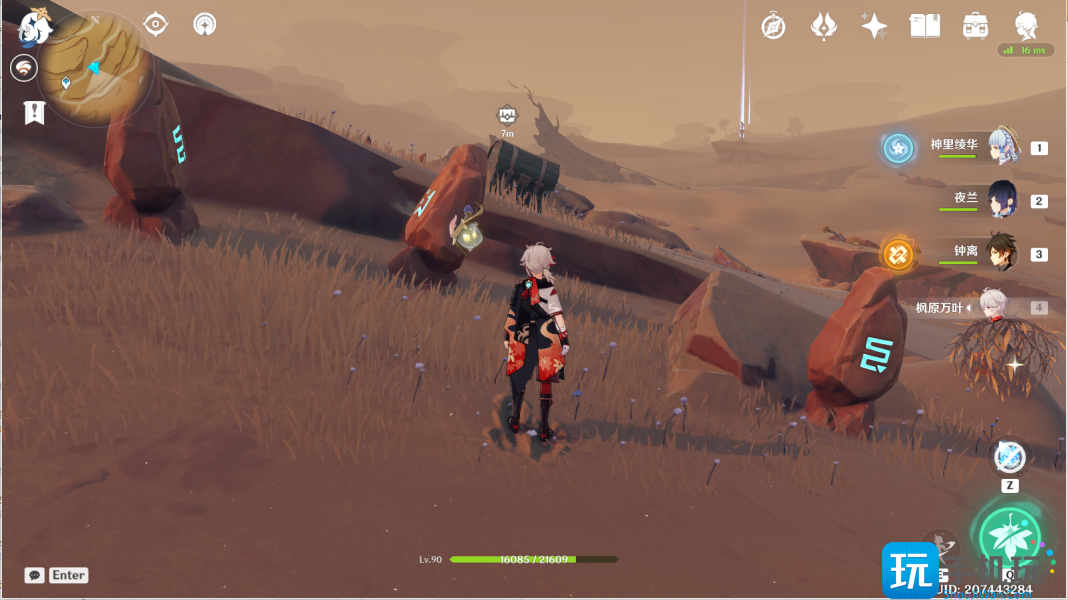This screenshot has width=1068, height=600.
Task: Toggle the eye-shaped elemental sight icon
Action: pos(156,24)
